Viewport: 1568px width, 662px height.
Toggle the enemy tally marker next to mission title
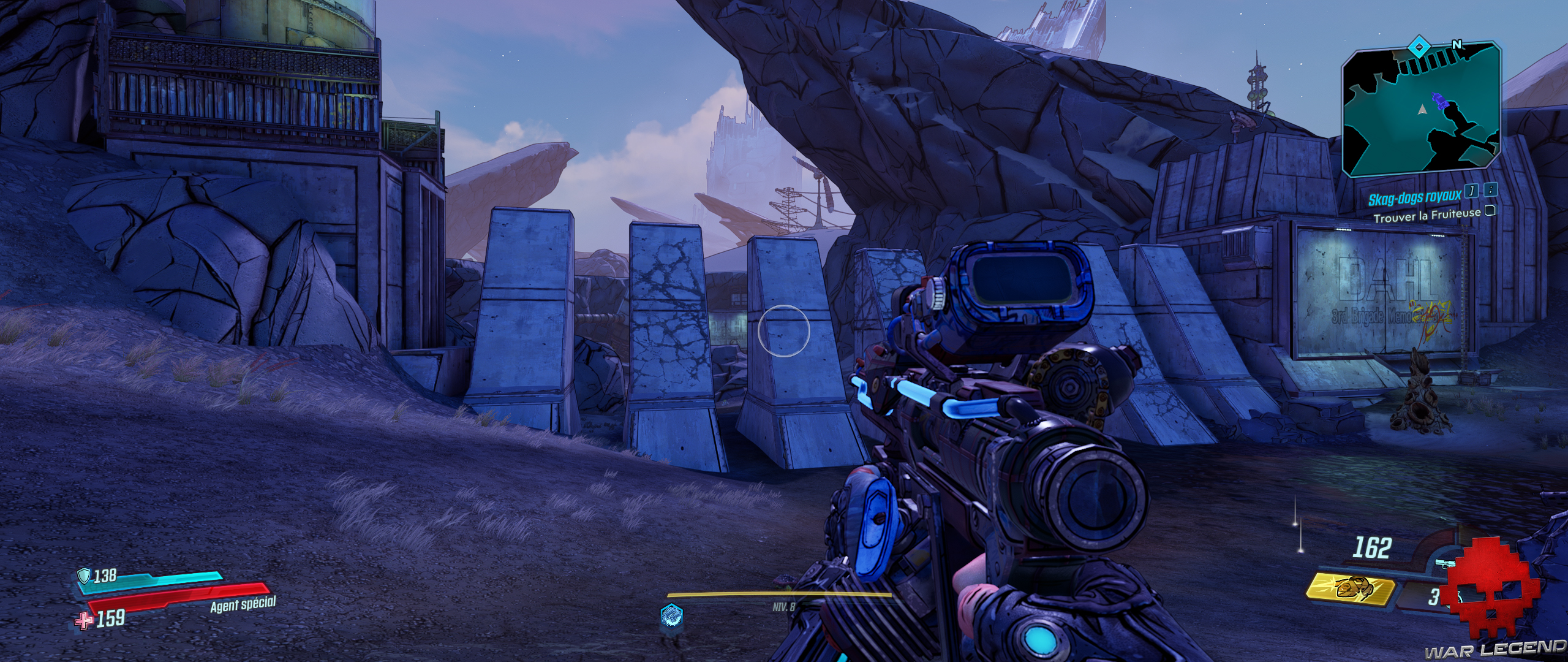pos(1490,191)
